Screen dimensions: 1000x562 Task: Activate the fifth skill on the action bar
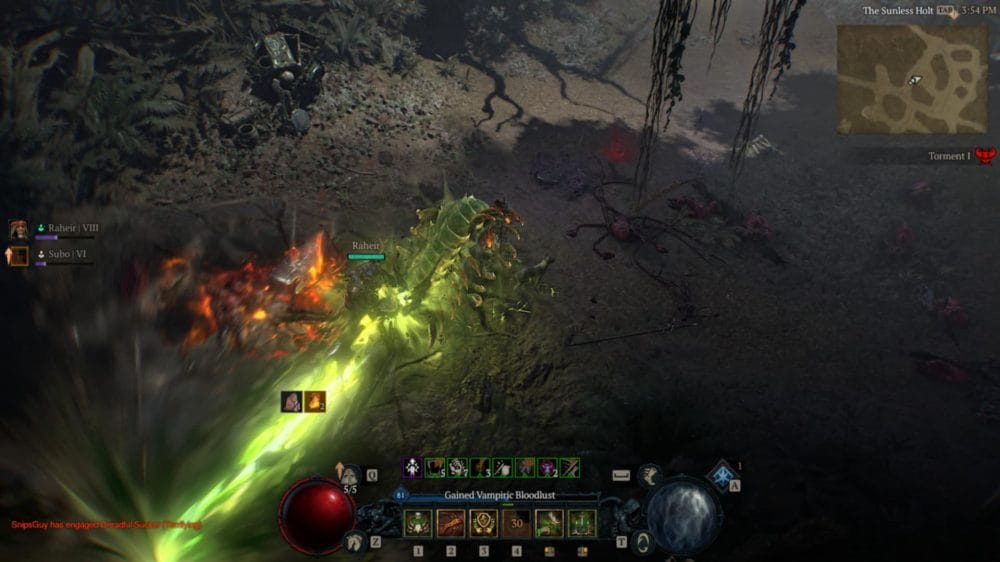pos(549,523)
